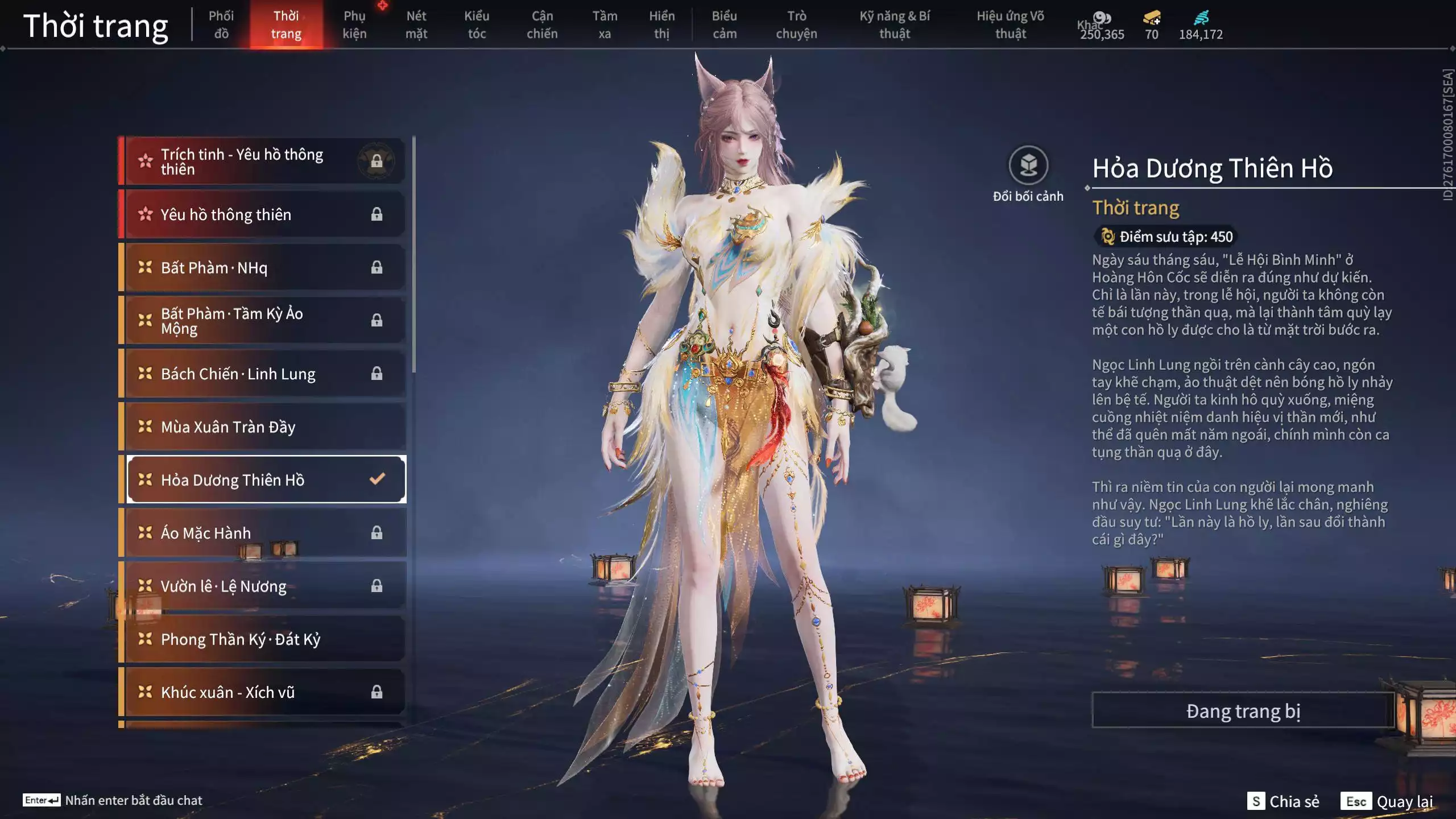
Task: Click the Đang trang bị button
Action: tap(1243, 711)
